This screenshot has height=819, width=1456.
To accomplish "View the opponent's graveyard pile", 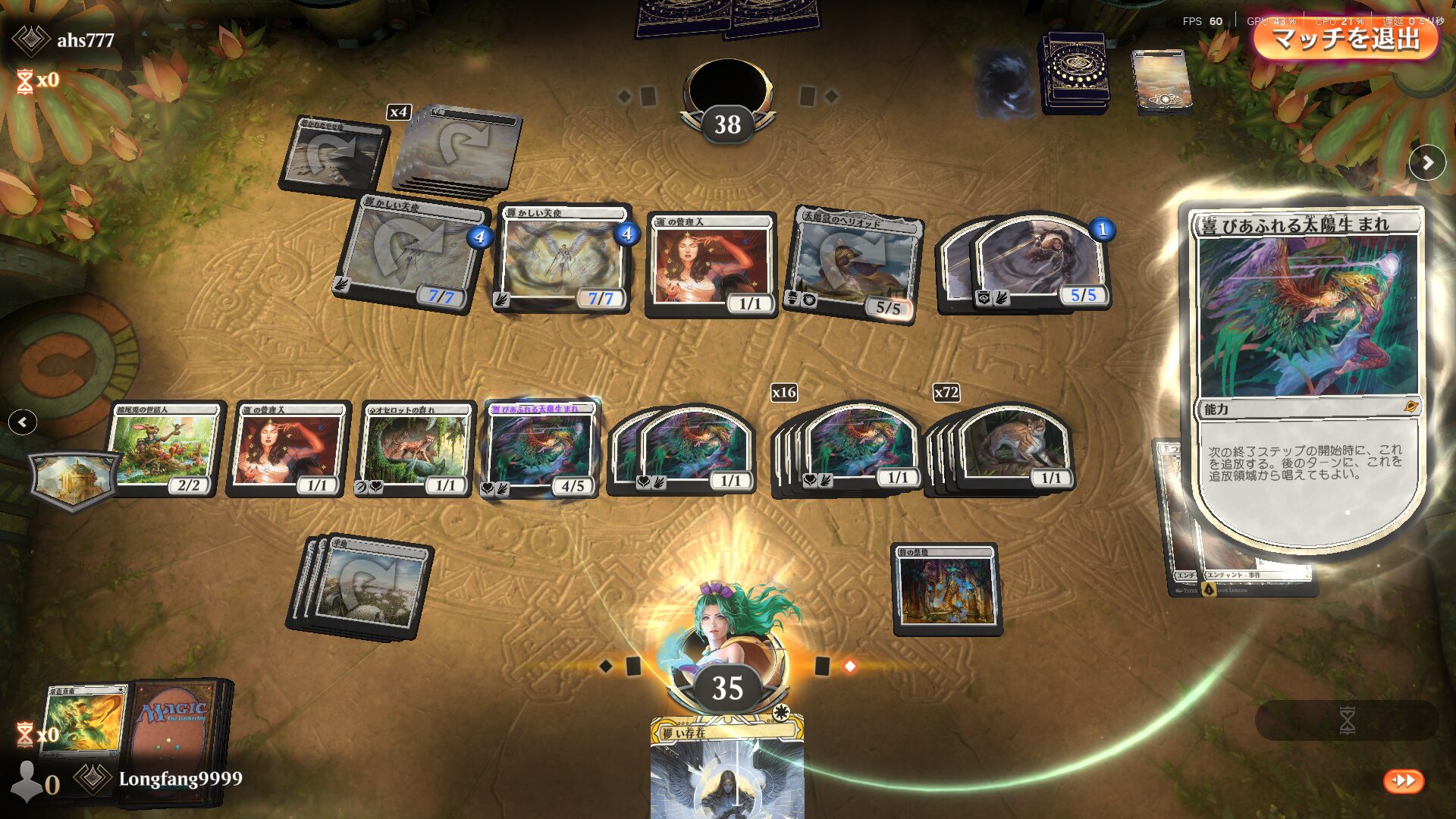I will [1160, 80].
